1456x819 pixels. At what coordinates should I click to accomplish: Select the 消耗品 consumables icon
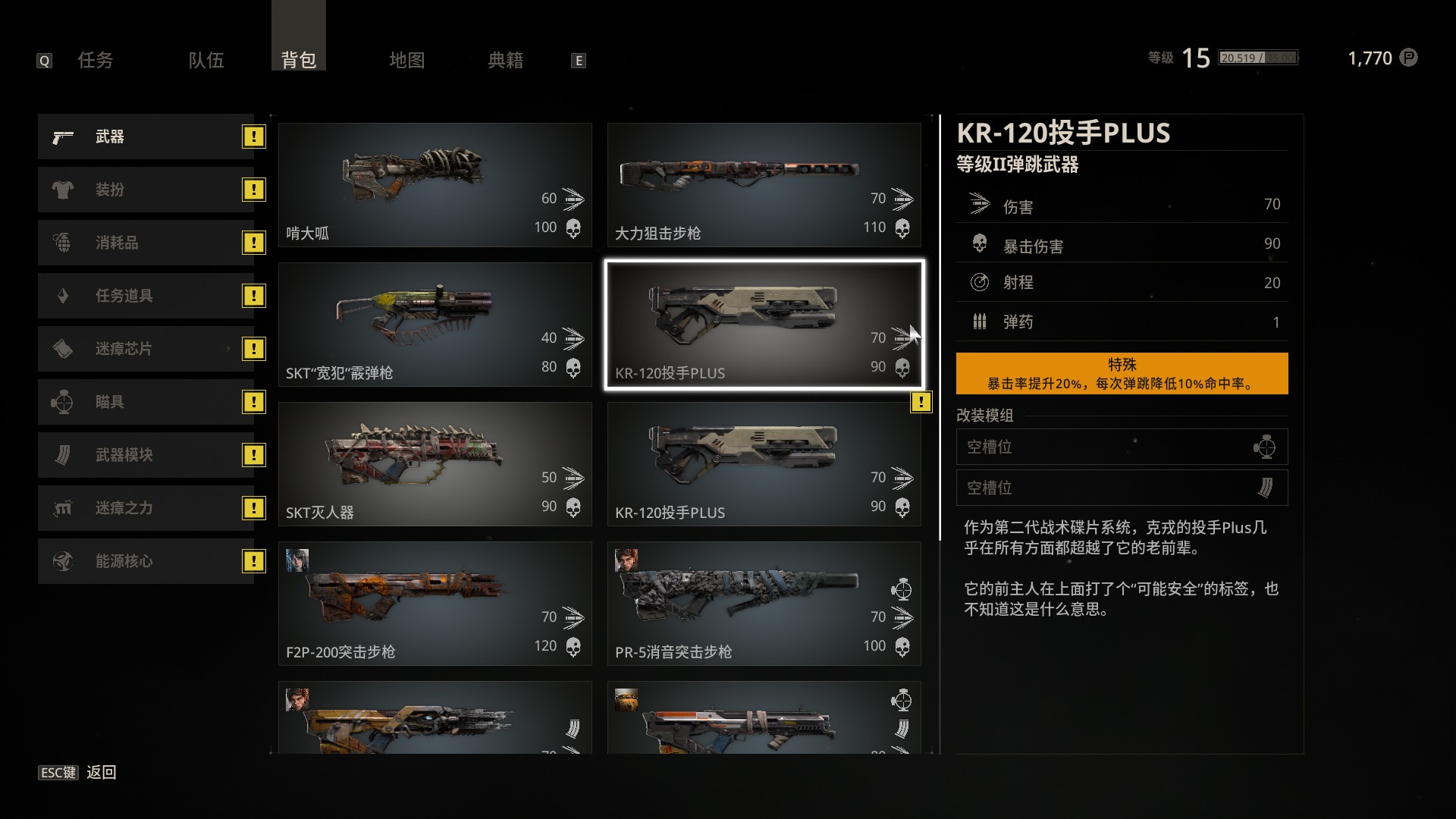[x=62, y=243]
